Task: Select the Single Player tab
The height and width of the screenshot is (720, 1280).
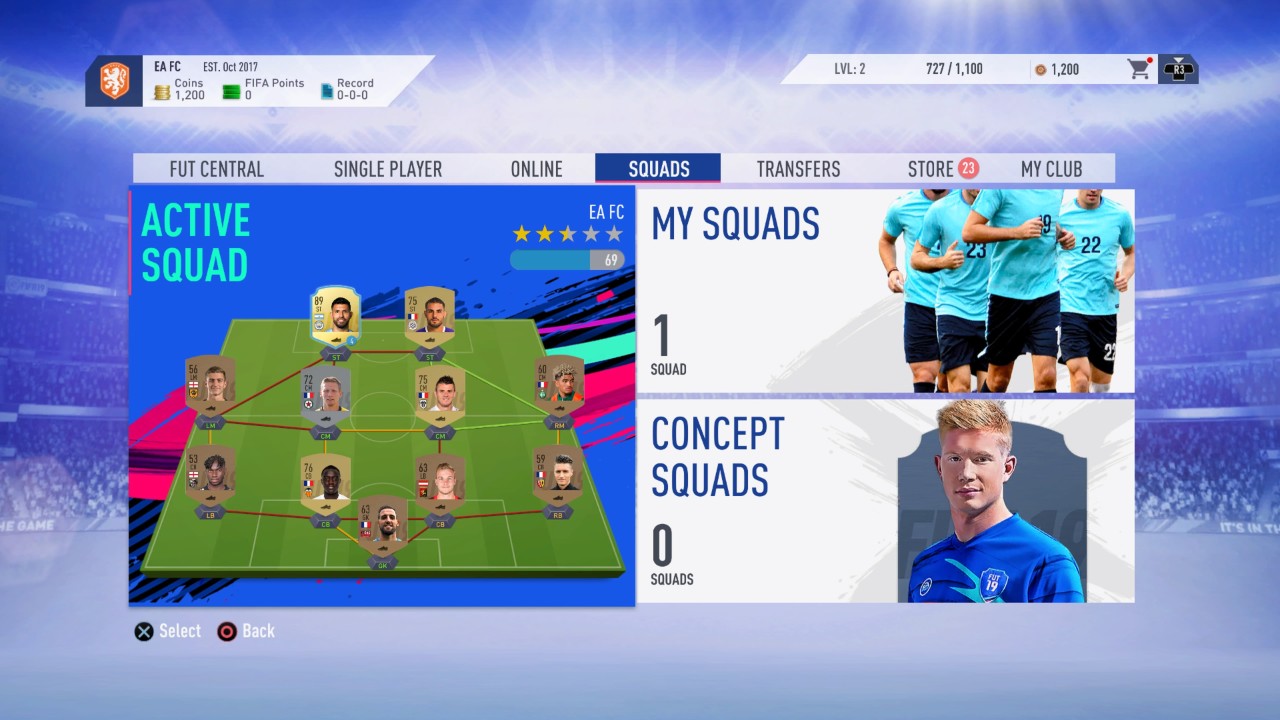Action: coord(387,168)
